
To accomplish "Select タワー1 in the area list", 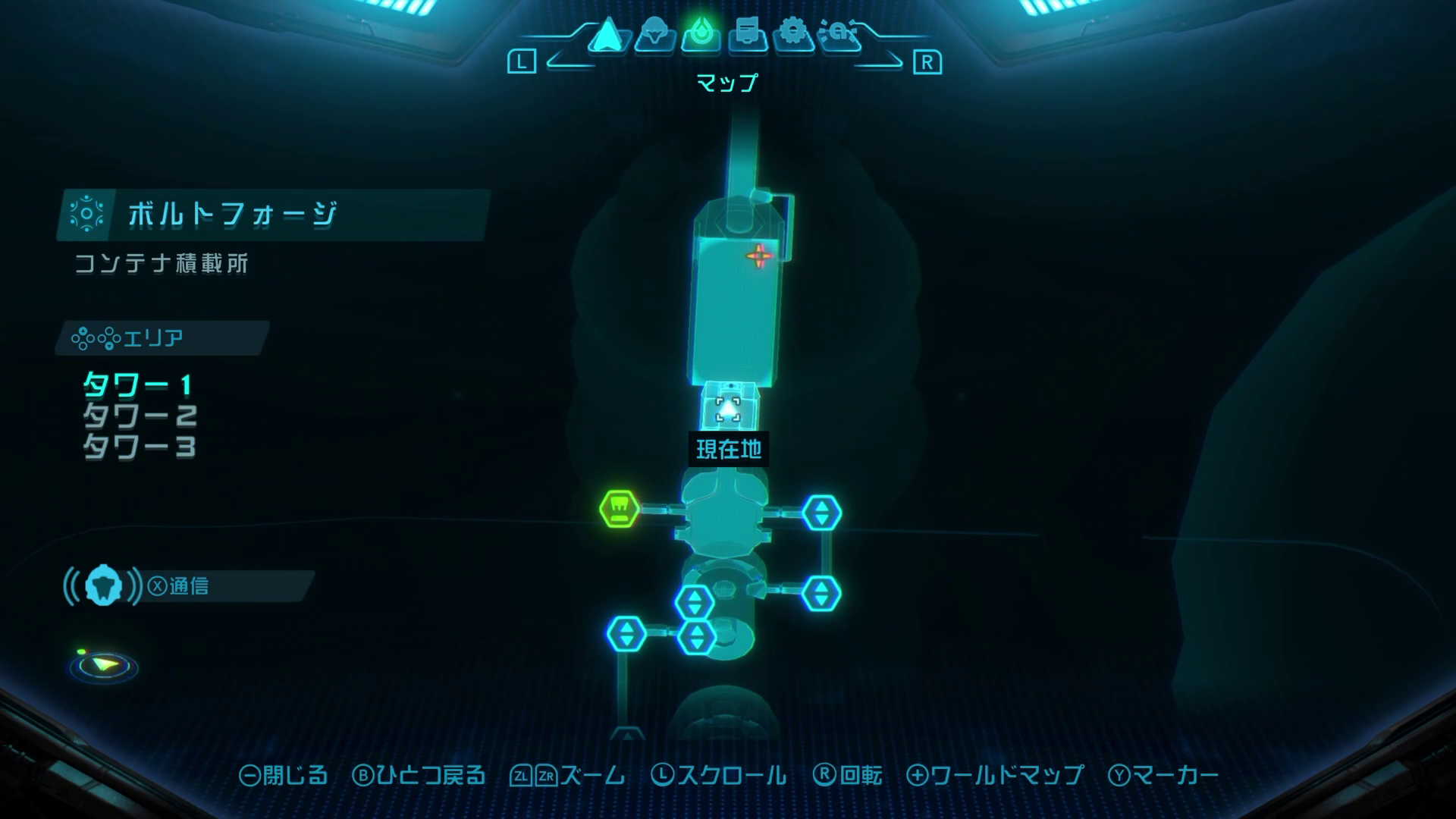I will tap(137, 385).
